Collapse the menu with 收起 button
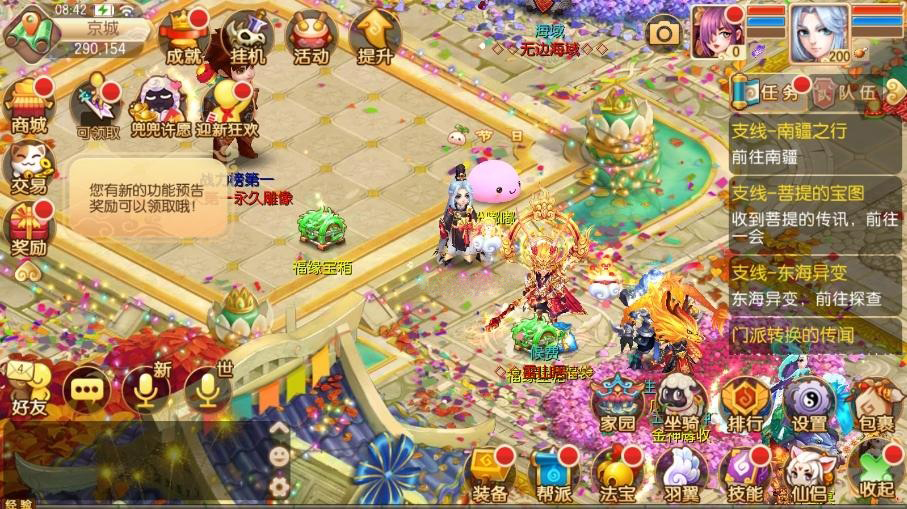907x509 pixels. pyautogui.click(x=875, y=473)
